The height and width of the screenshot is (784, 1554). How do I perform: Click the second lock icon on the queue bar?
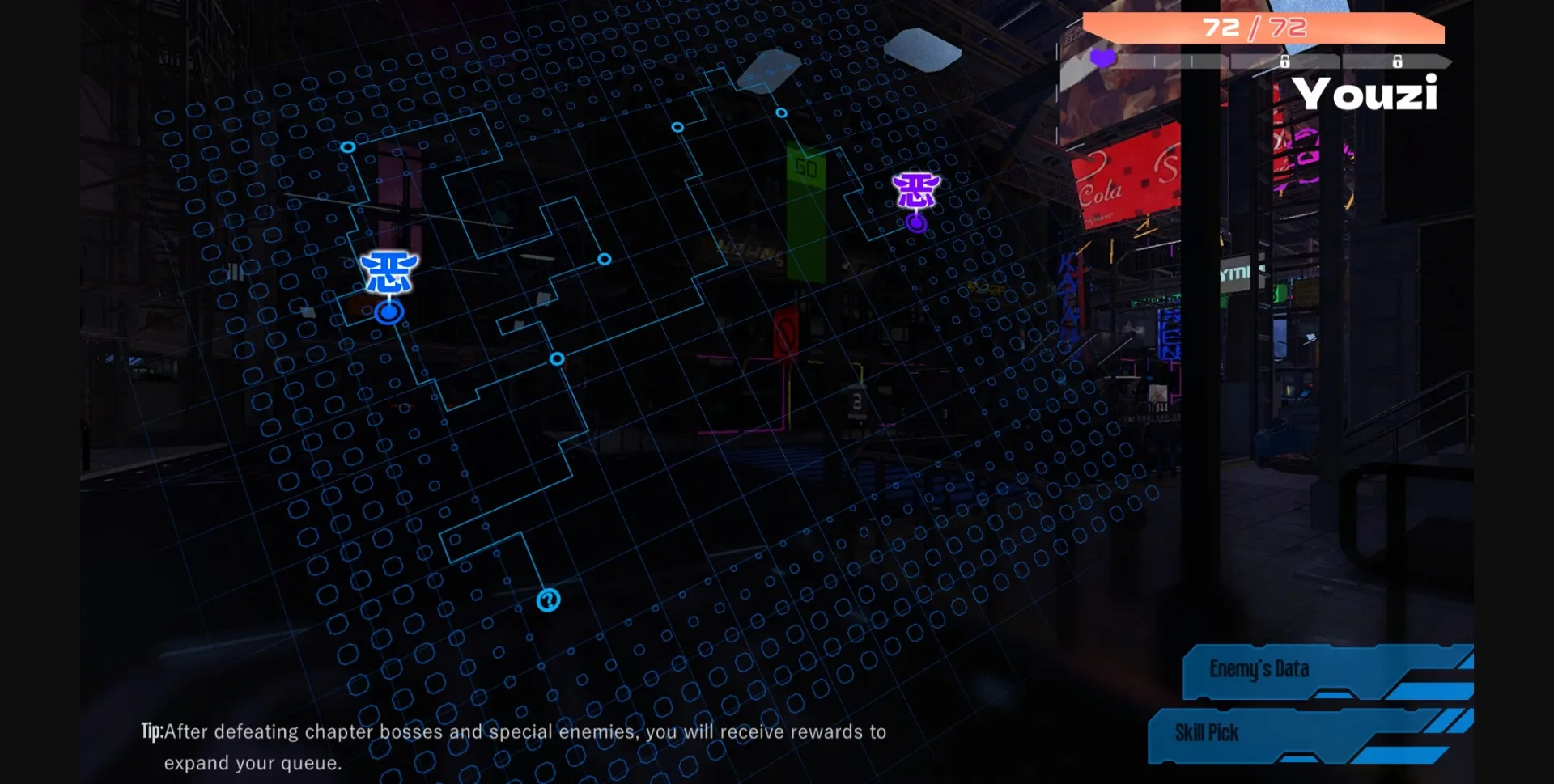click(x=1398, y=61)
